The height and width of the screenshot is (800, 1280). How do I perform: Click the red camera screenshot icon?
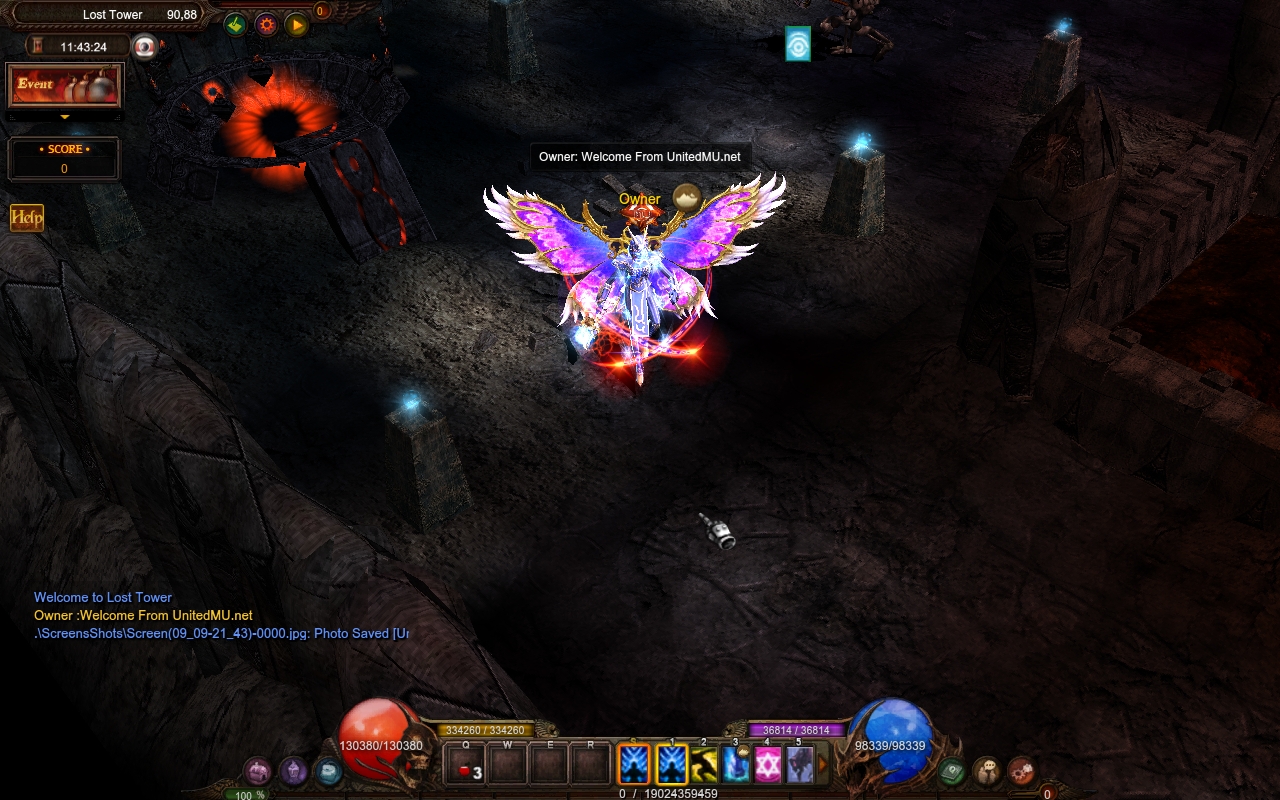pos(146,47)
